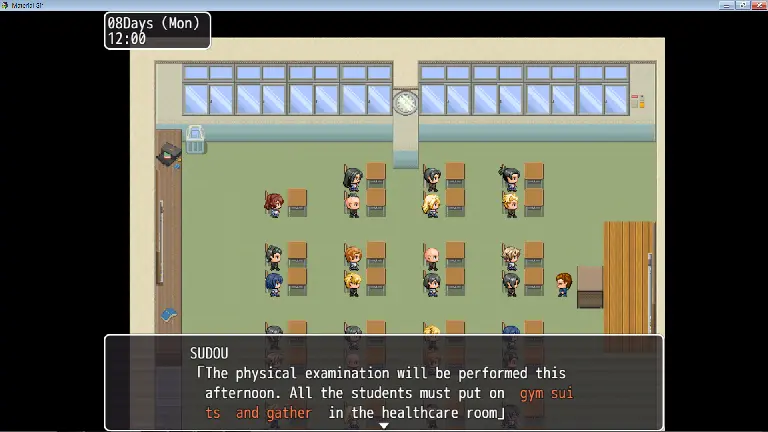Close the game window
Viewport: 768px width, 432px height.
tap(759, 5)
